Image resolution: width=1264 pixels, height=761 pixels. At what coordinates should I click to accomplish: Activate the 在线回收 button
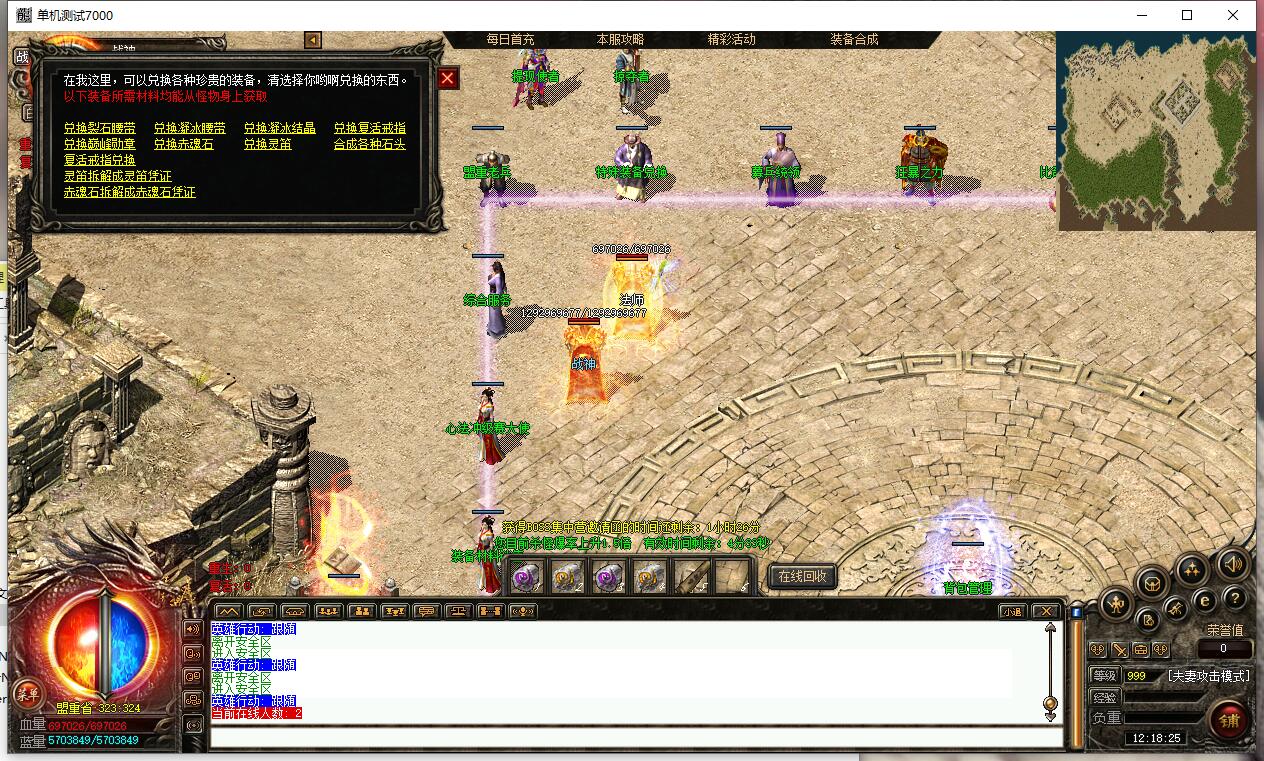pyautogui.click(x=802, y=576)
